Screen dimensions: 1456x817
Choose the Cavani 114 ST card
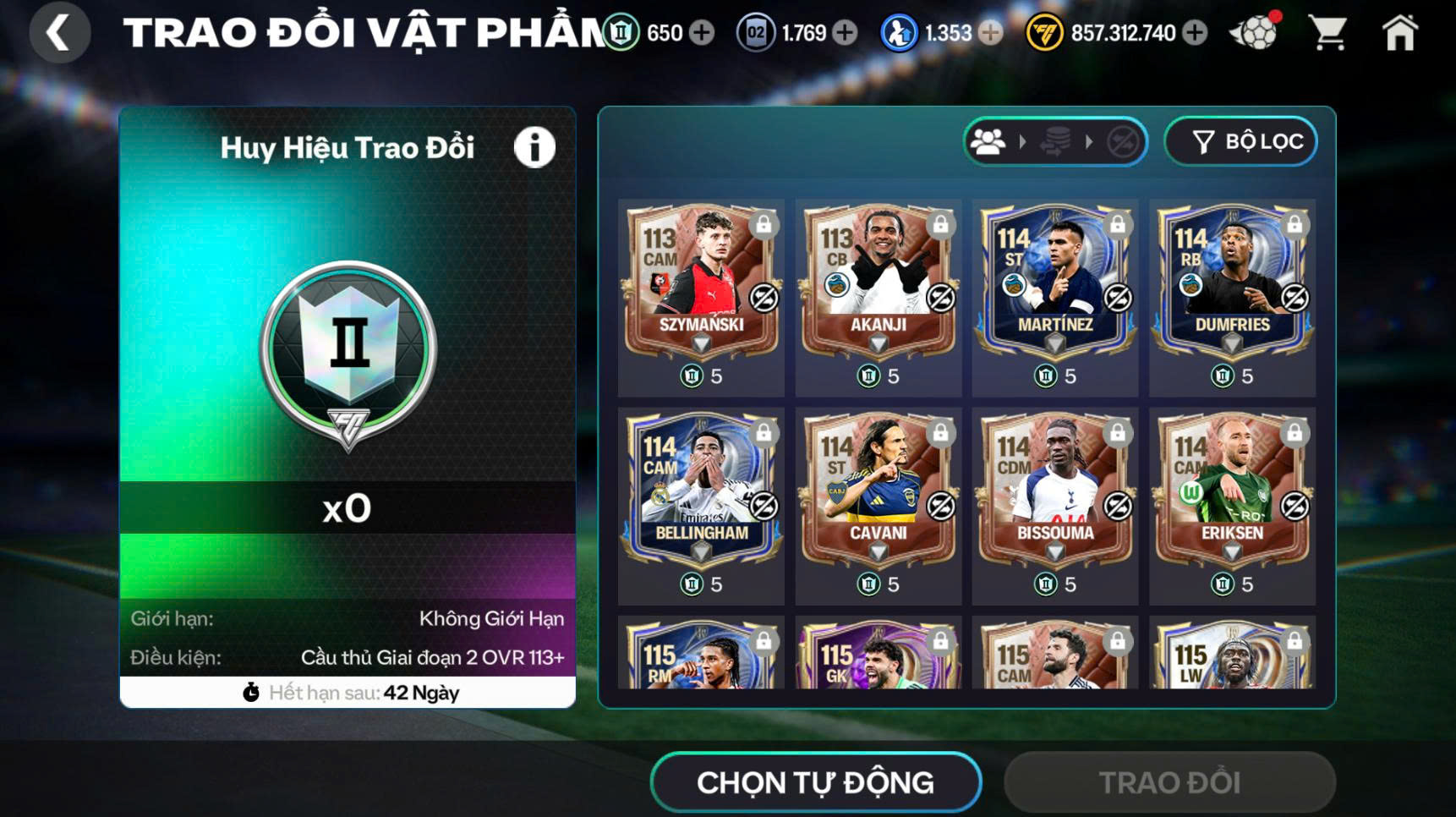tap(878, 491)
